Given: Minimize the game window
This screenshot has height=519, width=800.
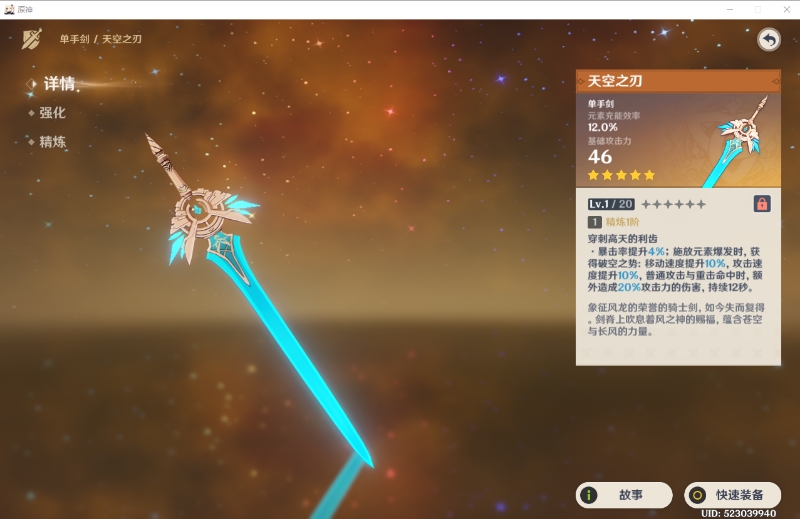Looking at the screenshot, I should click(x=729, y=8).
